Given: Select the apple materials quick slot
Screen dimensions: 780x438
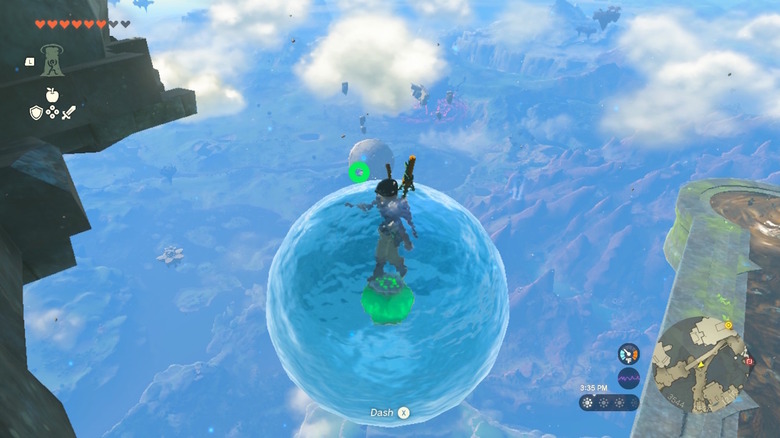Looking at the screenshot, I should point(52,97).
